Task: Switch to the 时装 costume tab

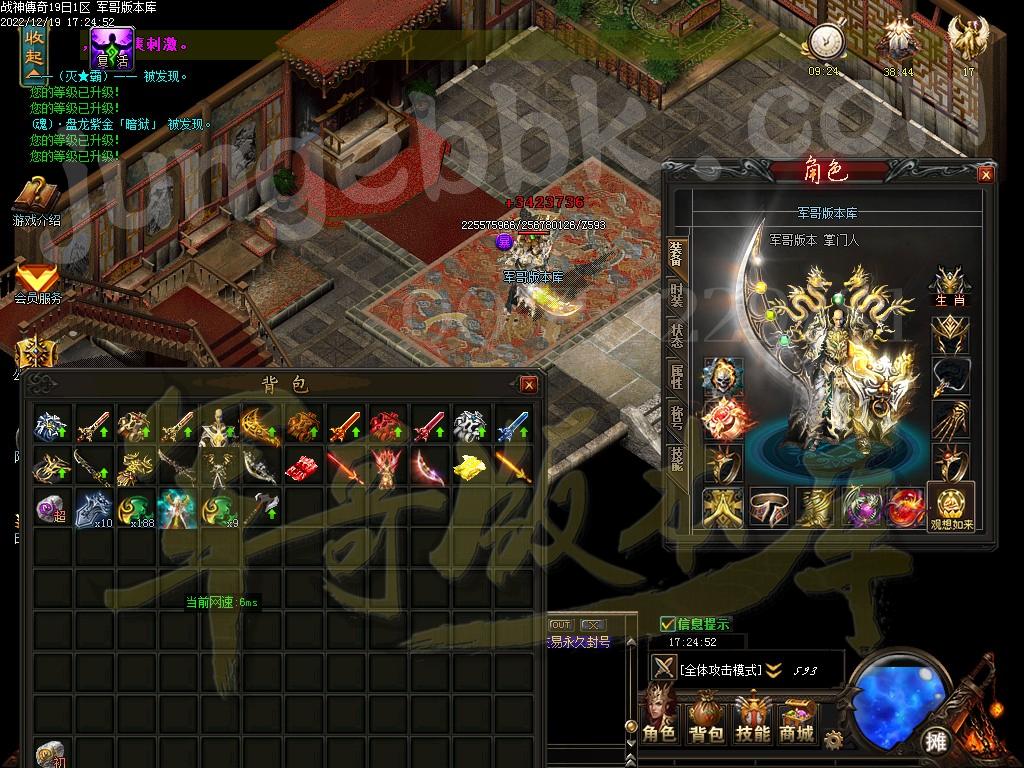Action: [x=676, y=297]
